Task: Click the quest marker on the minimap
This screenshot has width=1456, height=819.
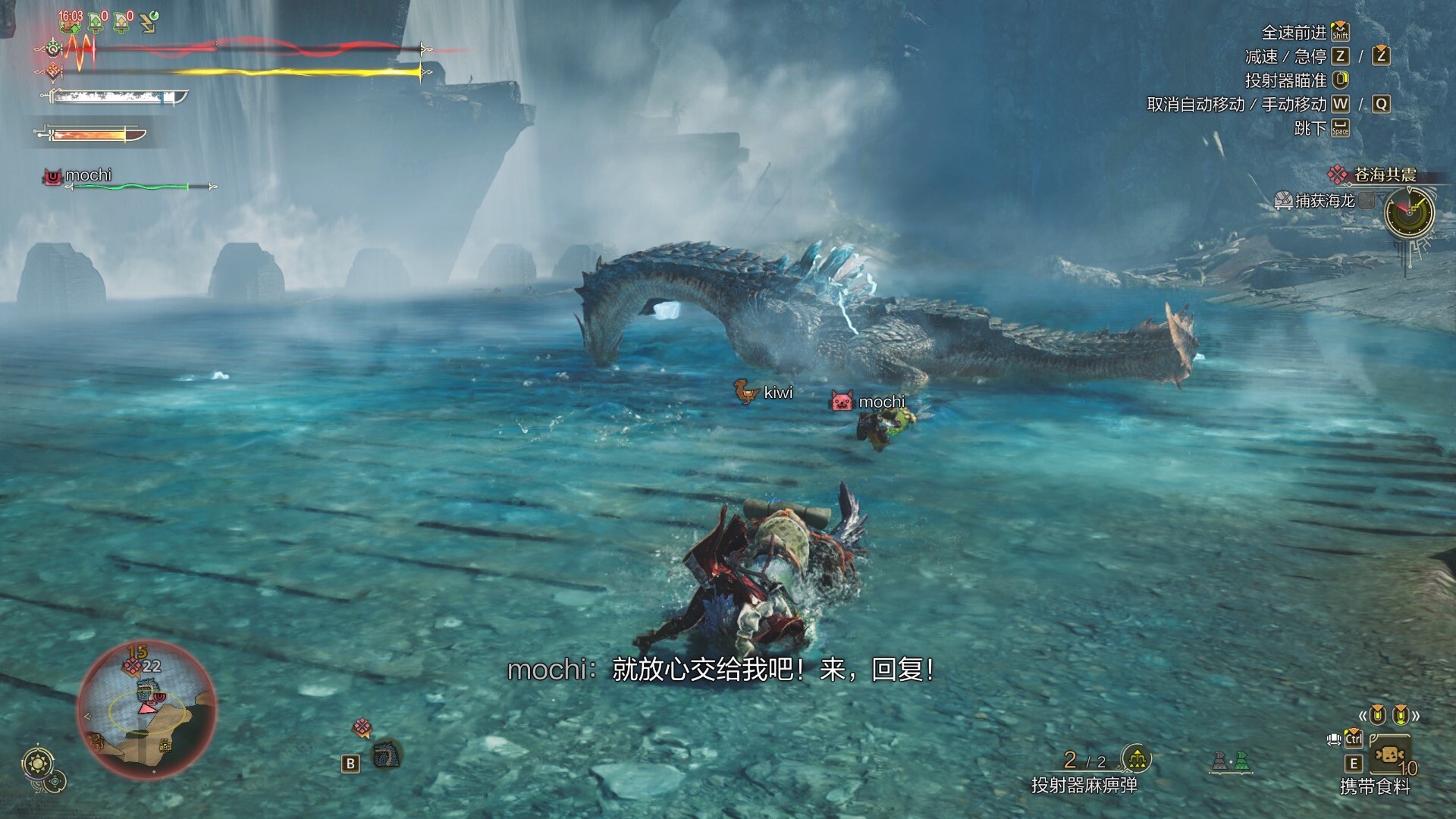Action: coord(133,667)
